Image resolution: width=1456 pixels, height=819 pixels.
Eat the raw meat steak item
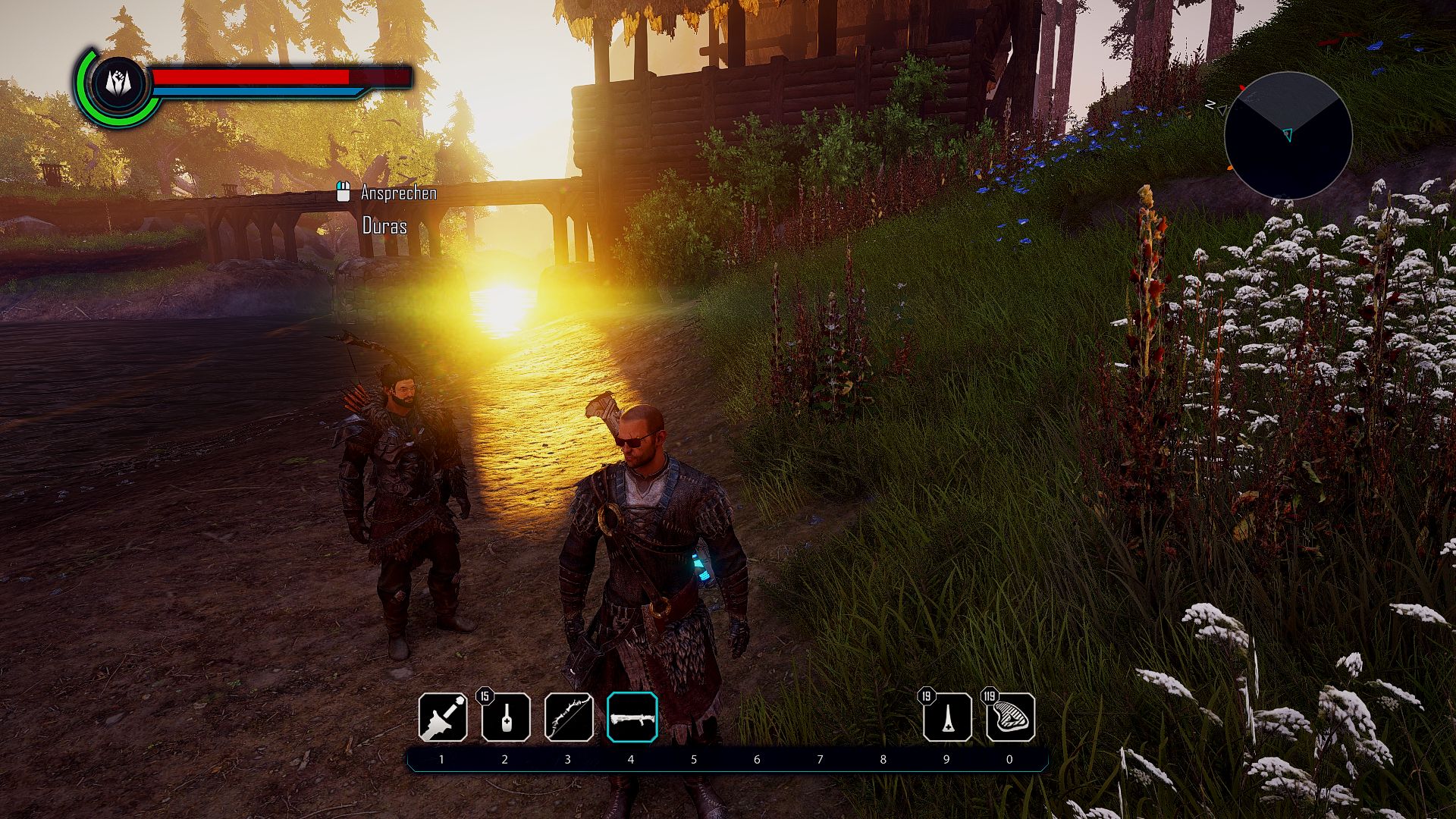pyautogui.click(x=1010, y=717)
